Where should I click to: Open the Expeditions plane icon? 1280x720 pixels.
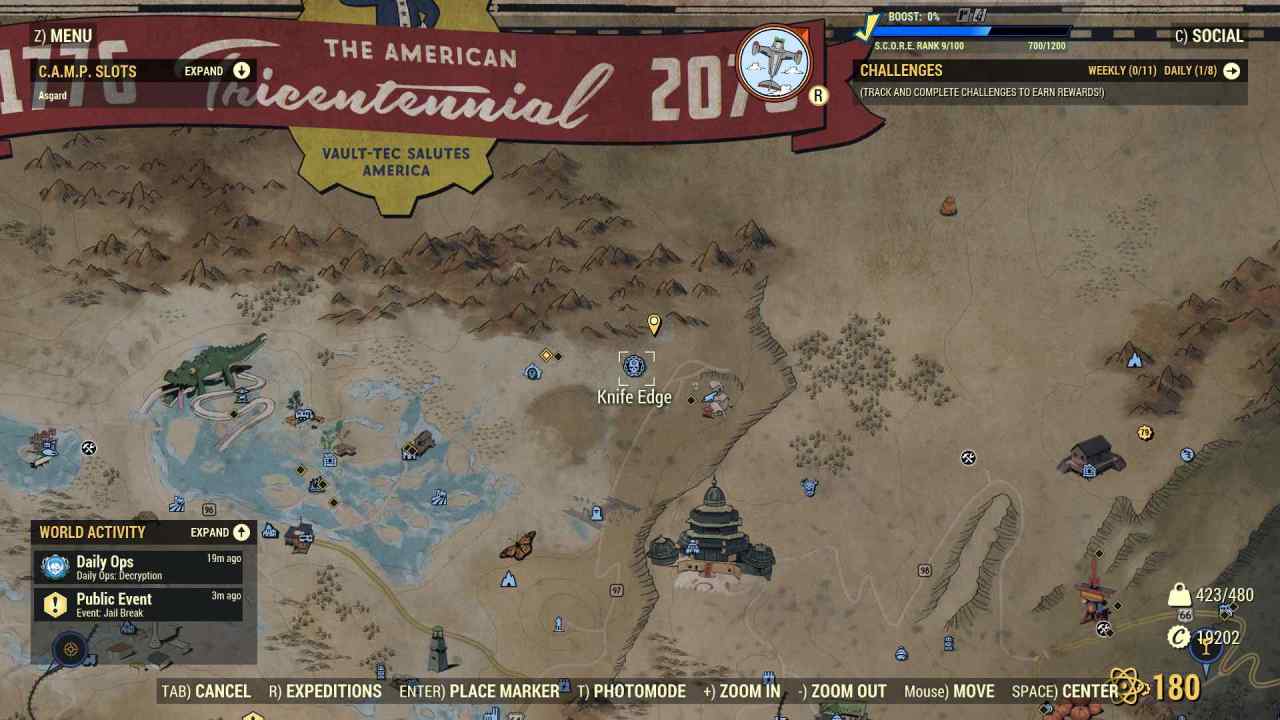(x=773, y=62)
